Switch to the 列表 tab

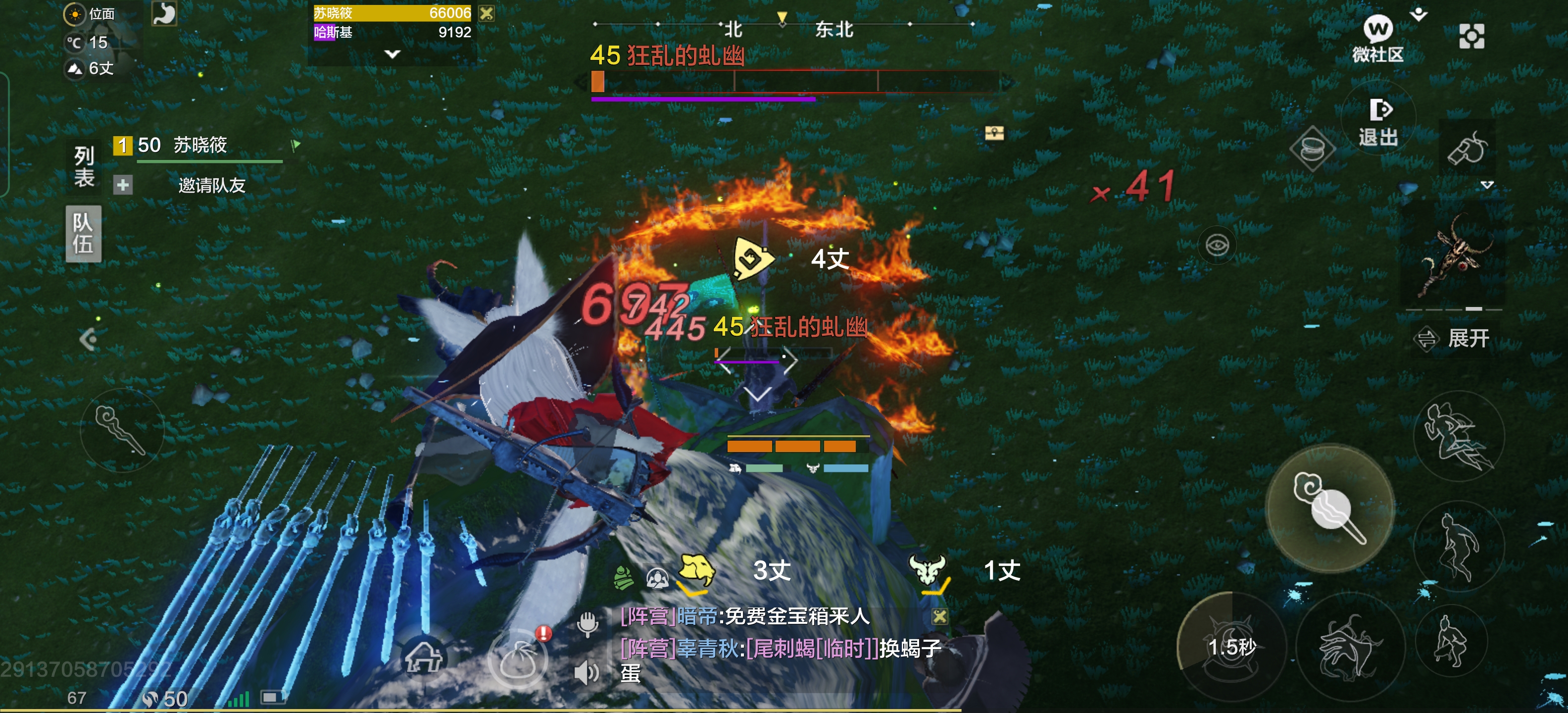tap(84, 166)
